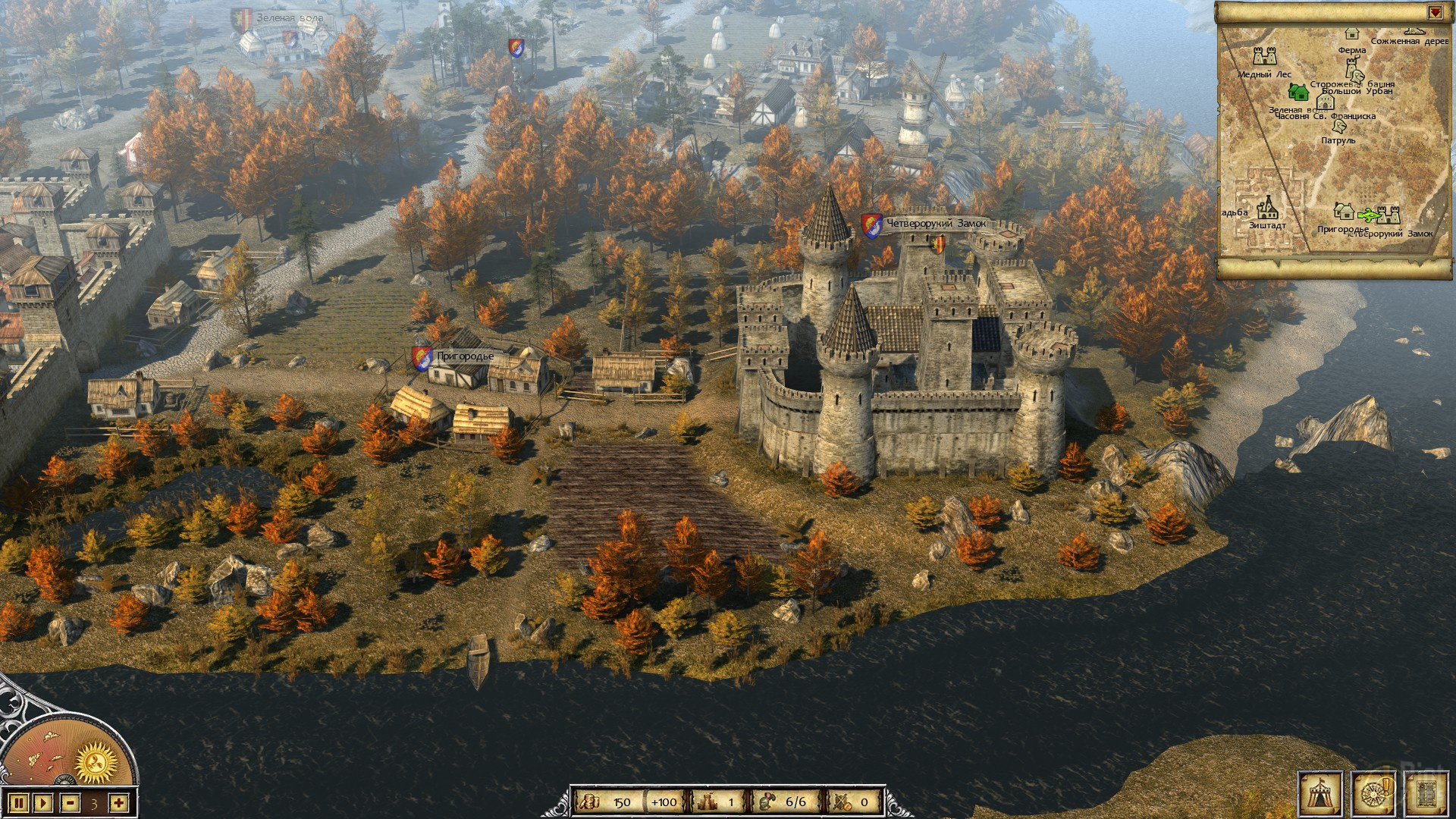Decrease game speed with the minus button
This screenshot has height=819, width=1456.
click(71, 802)
